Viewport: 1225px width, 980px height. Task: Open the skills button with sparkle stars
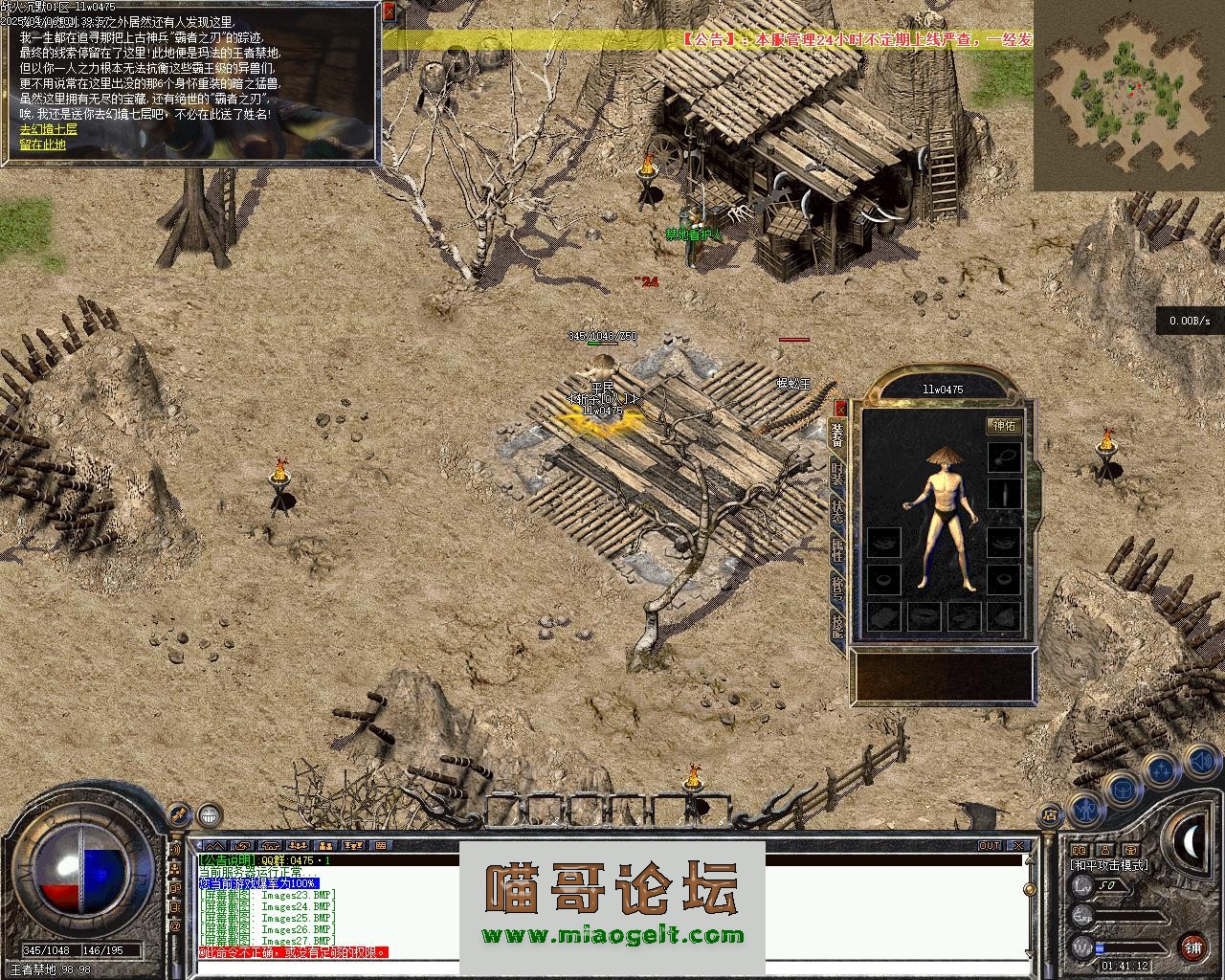pos(1161,769)
